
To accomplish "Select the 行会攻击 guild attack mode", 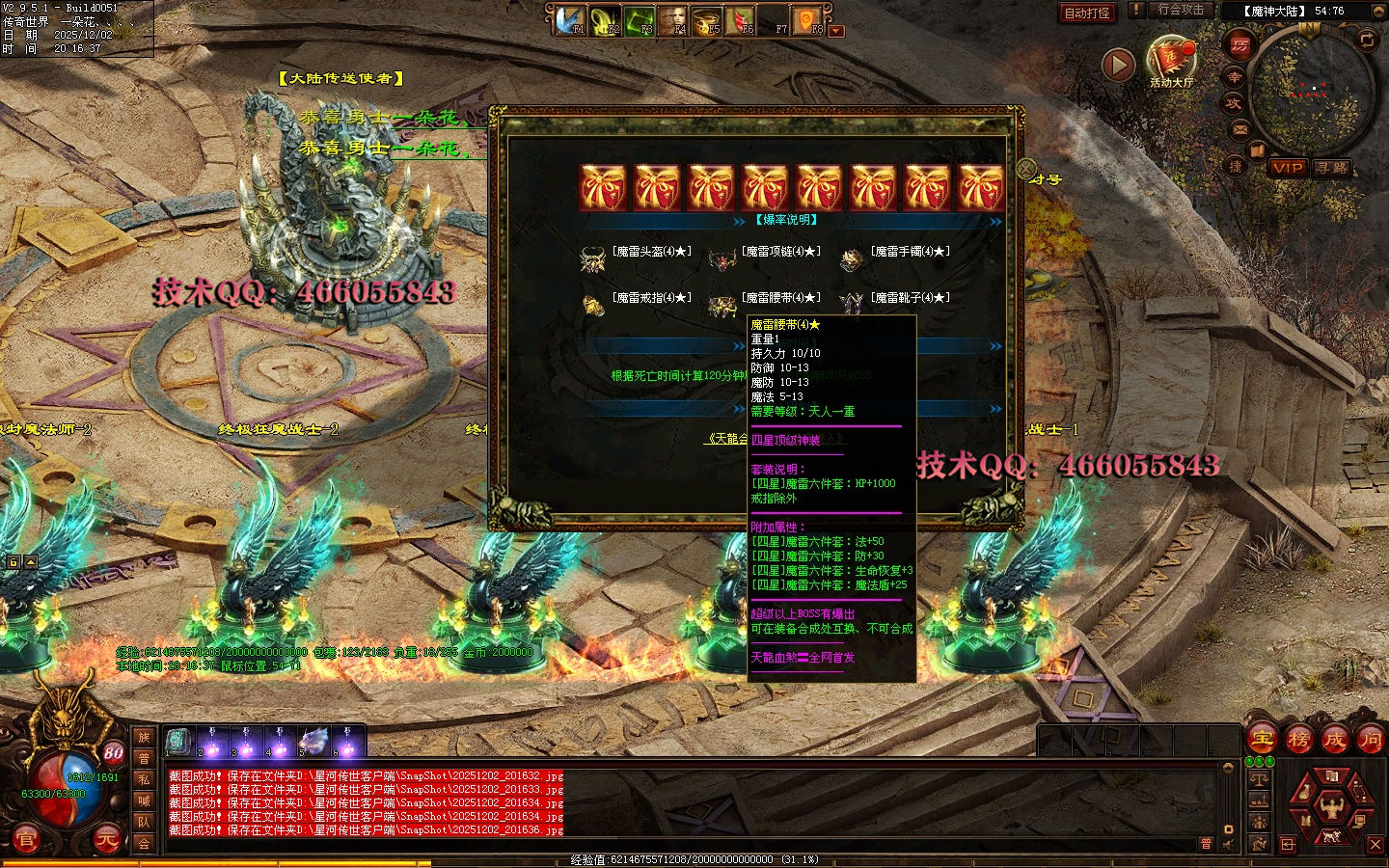I will 1181,10.
